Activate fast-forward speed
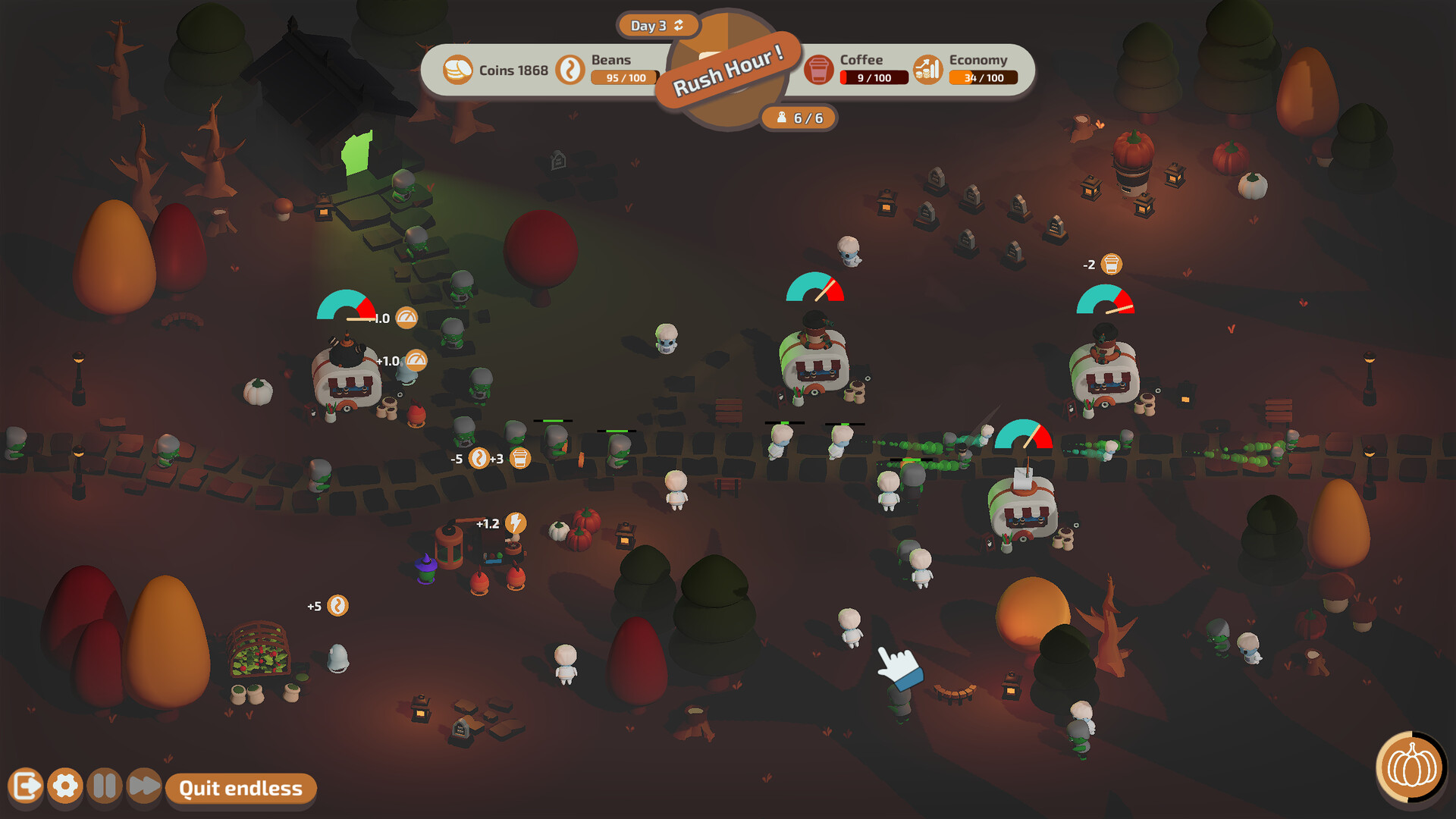Image resolution: width=1456 pixels, height=819 pixels. point(143,786)
